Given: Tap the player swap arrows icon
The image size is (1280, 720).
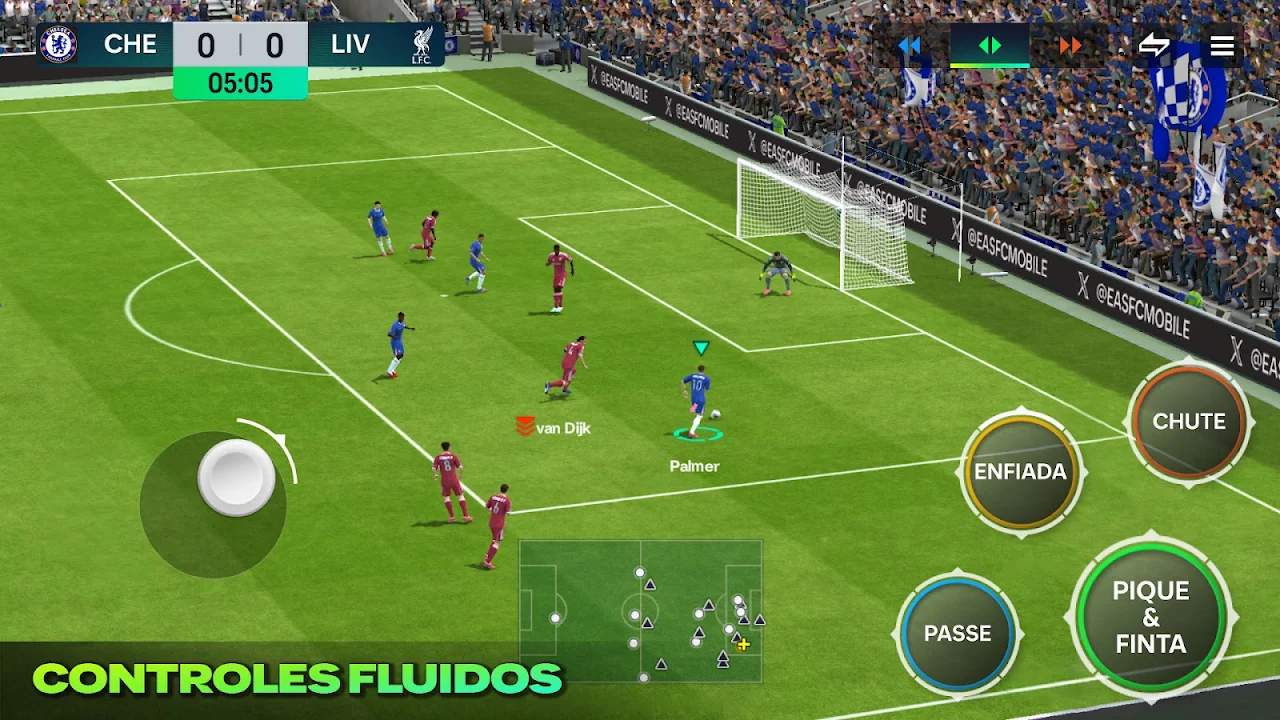Looking at the screenshot, I should tap(1157, 44).
